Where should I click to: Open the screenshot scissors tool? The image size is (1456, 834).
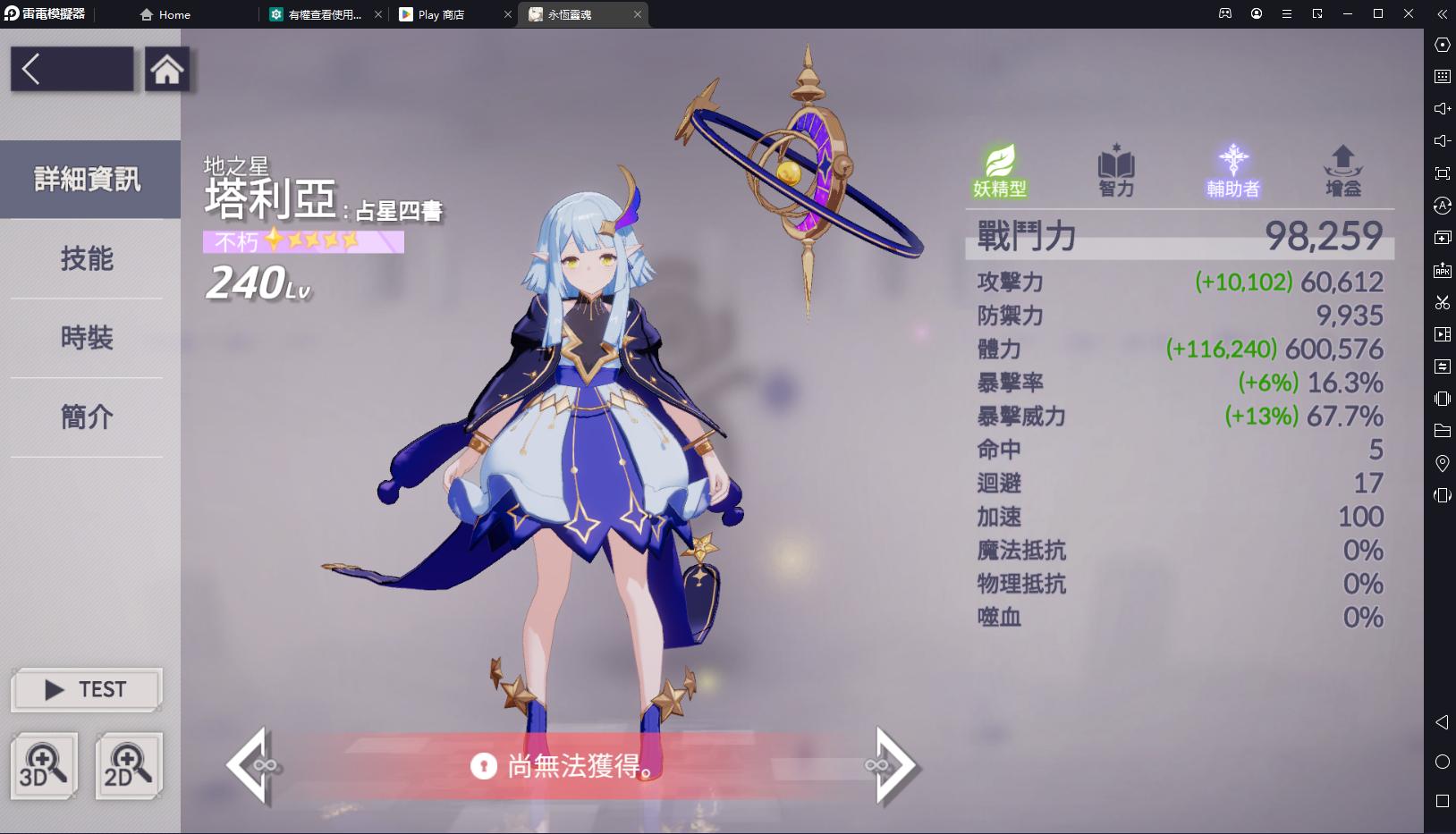pyautogui.click(x=1442, y=302)
